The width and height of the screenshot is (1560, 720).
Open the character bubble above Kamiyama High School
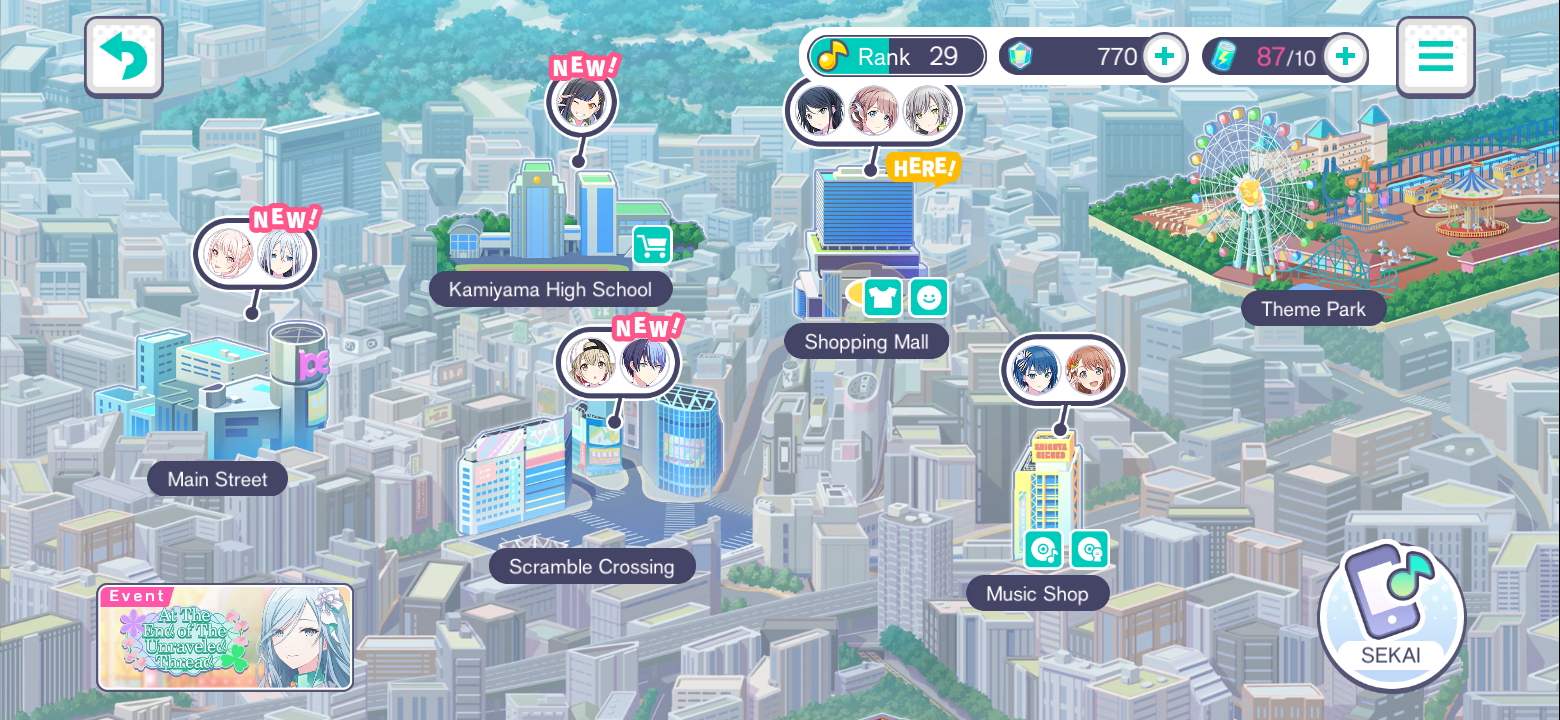tap(582, 102)
